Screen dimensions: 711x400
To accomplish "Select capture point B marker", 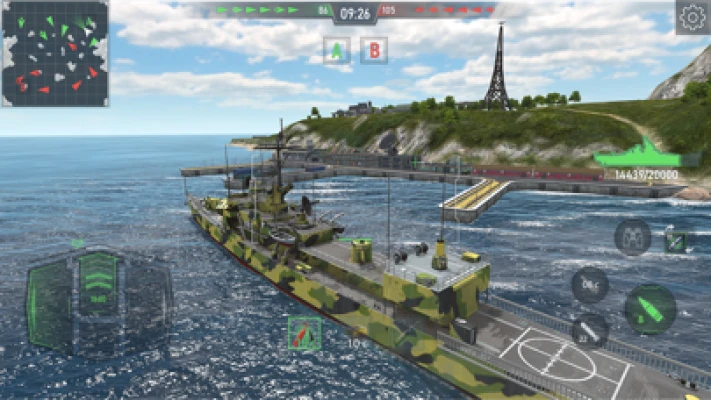I will click(374, 50).
